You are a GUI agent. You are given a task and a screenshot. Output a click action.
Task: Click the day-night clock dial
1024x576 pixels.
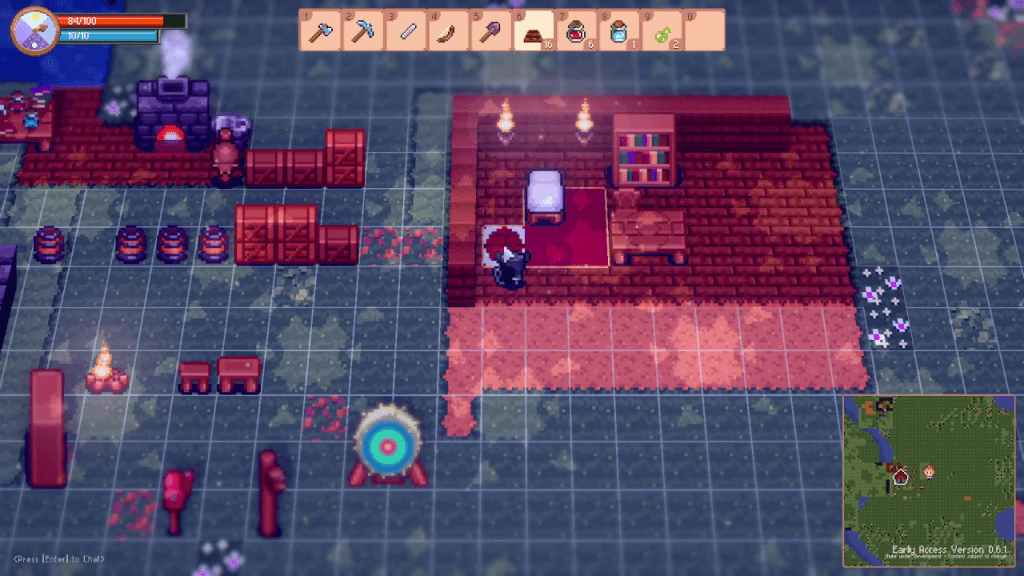point(32,28)
